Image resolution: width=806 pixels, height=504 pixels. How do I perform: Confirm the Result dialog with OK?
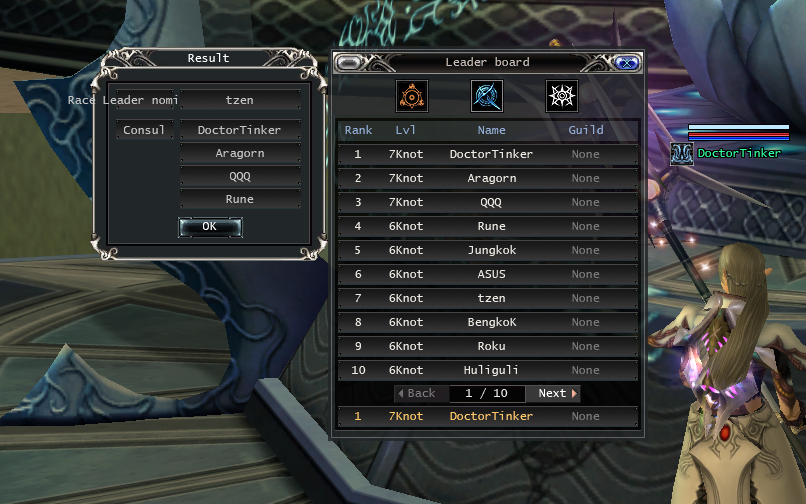pyautogui.click(x=210, y=227)
